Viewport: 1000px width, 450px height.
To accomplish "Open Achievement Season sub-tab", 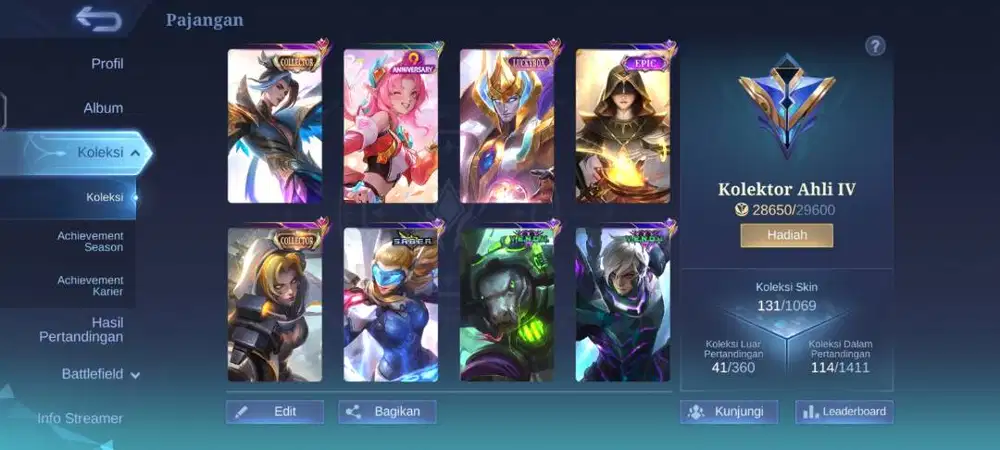I will coord(90,241).
